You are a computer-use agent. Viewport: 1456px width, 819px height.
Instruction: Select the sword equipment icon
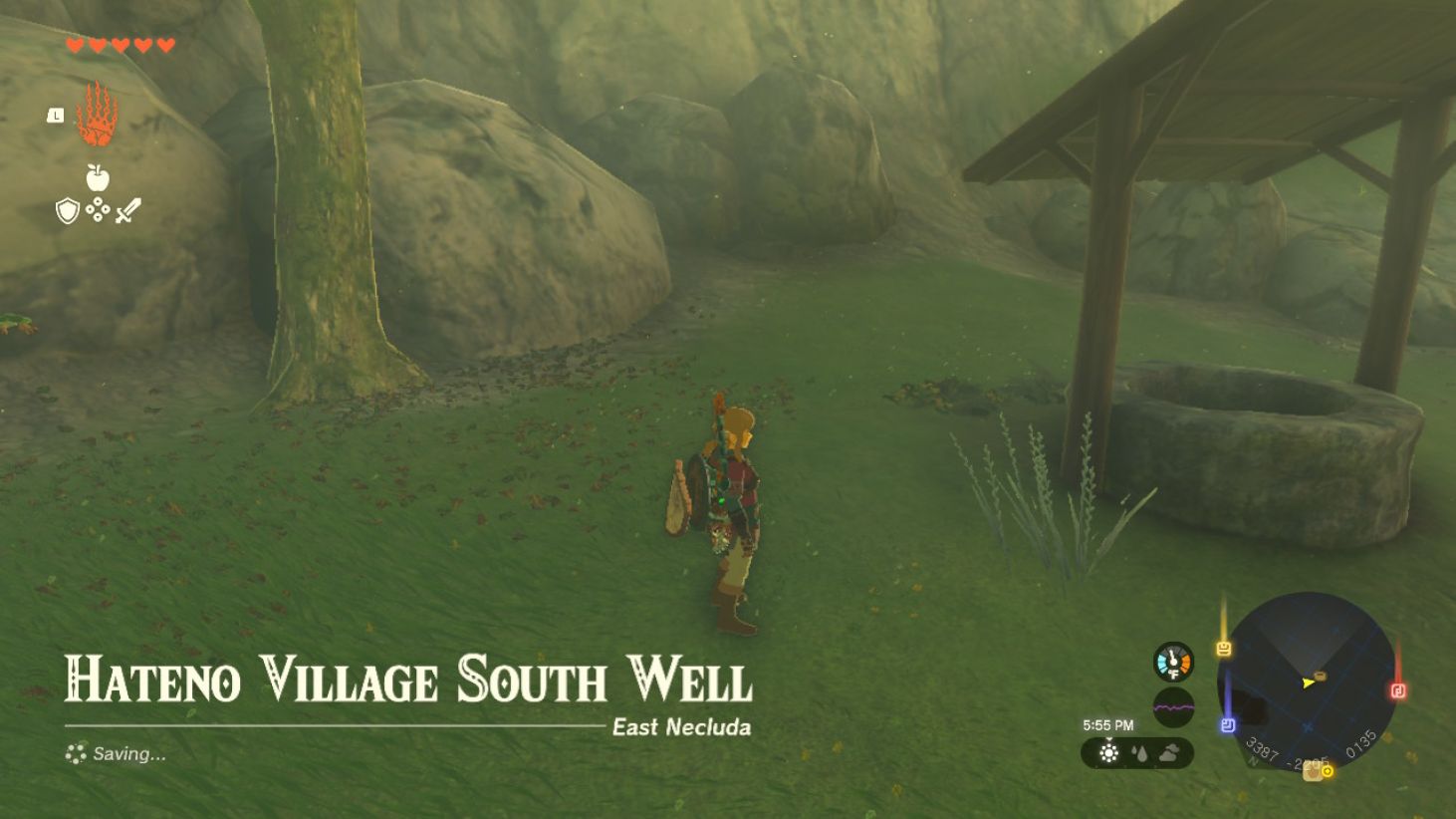pos(130,210)
